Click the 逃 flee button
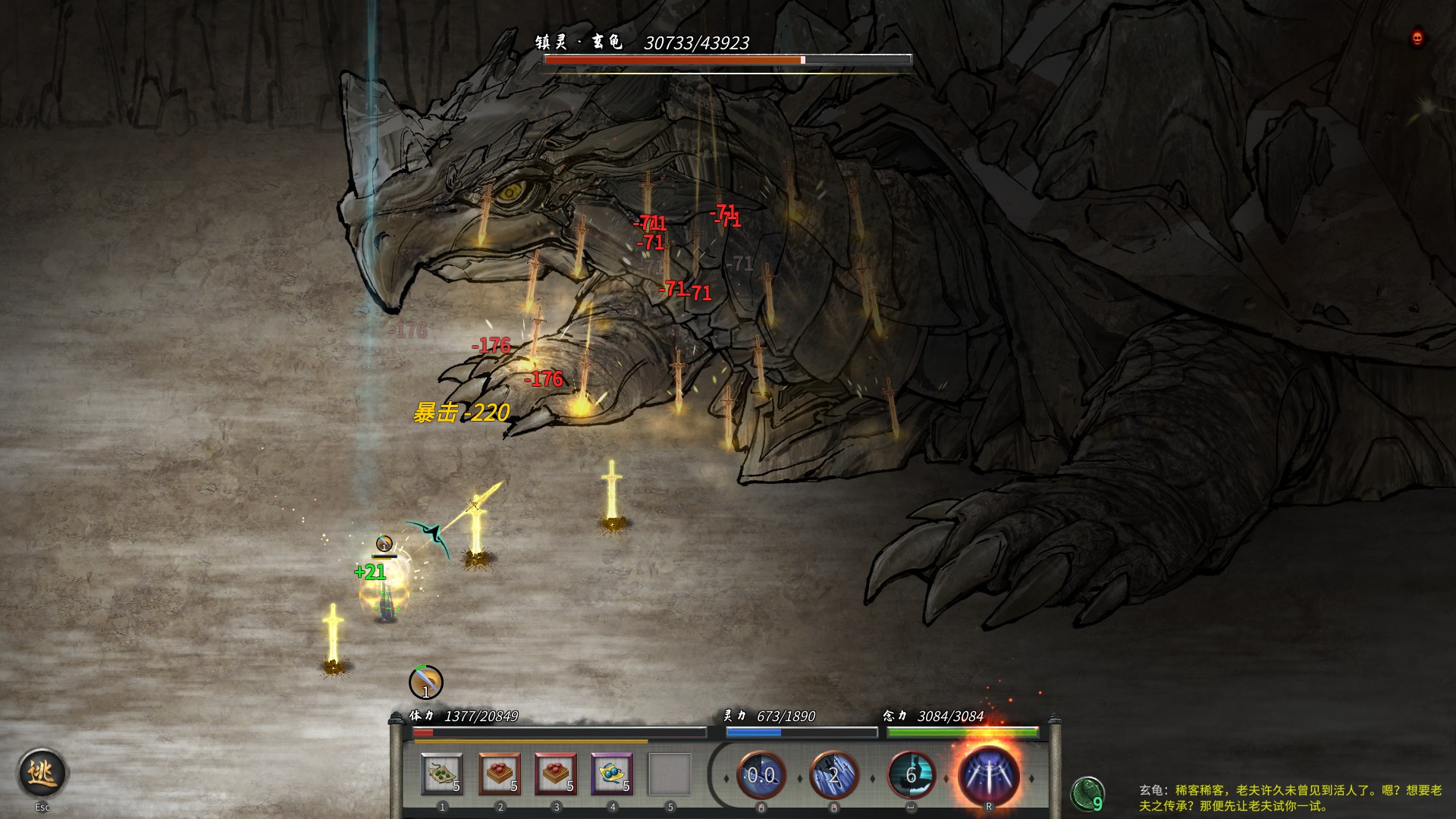The image size is (1456, 819). pyautogui.click(x=42, y=773)
